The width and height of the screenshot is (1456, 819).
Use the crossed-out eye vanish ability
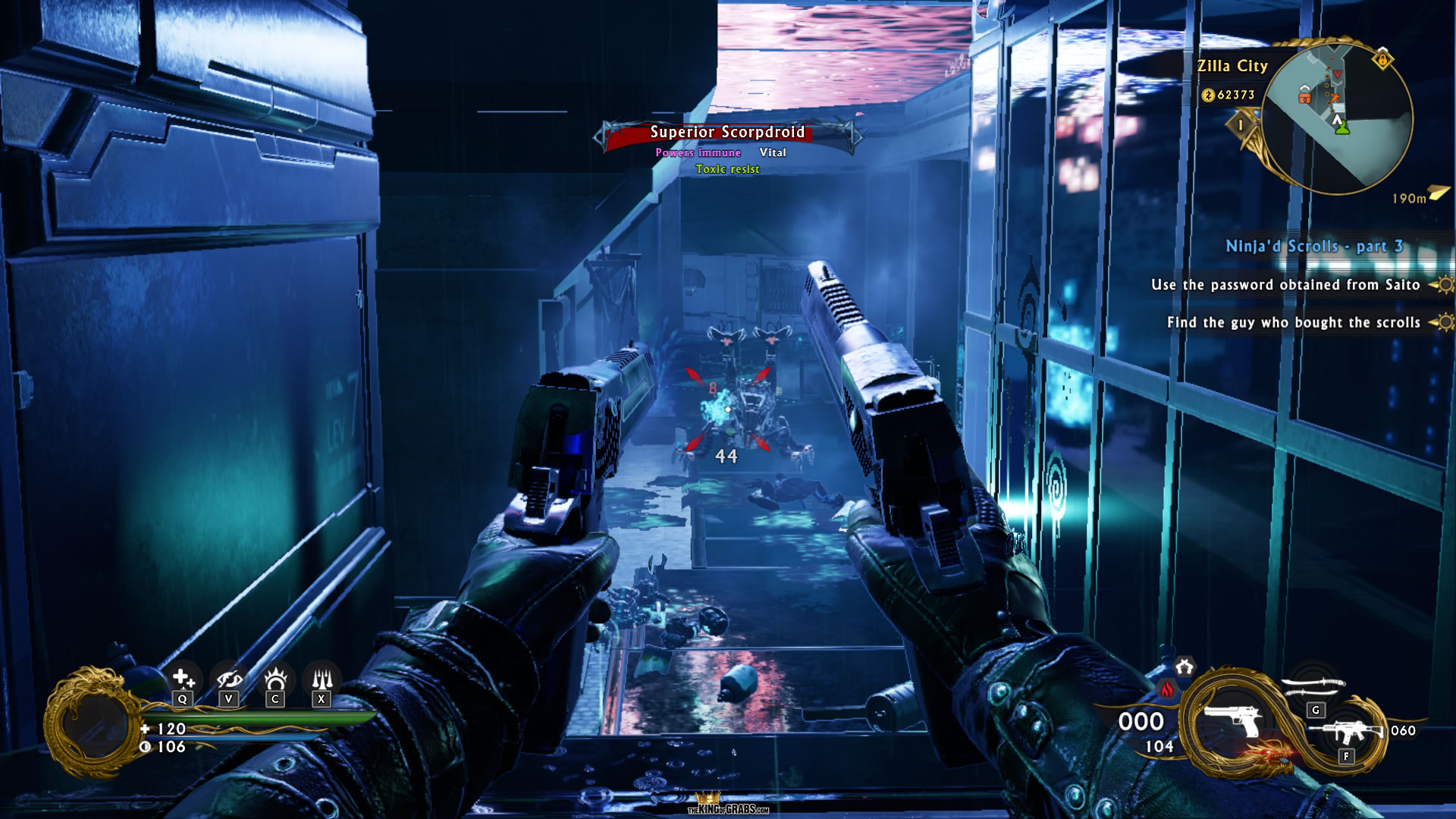(x=229, y=679)
